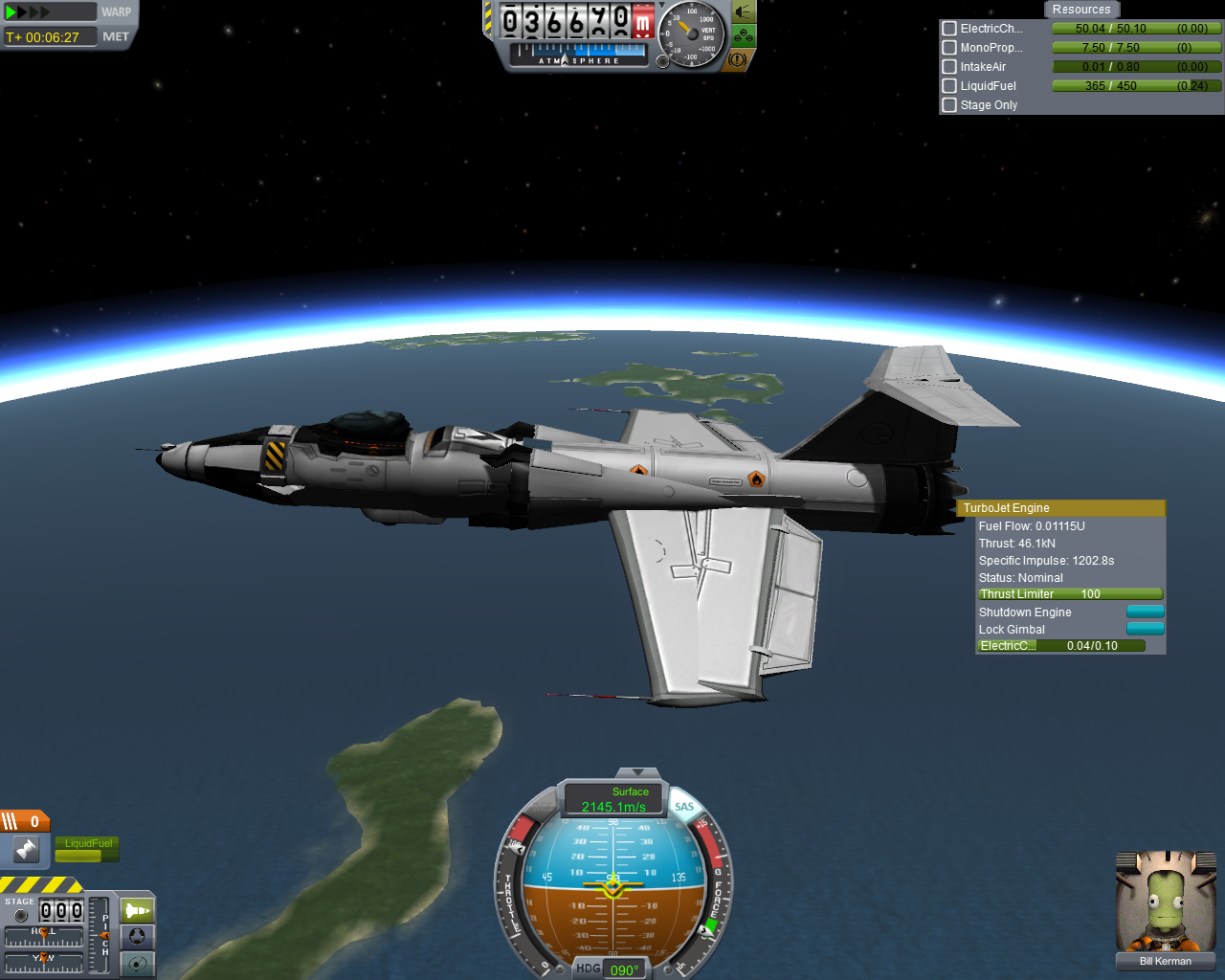The image size is (1225, 980).
Task: Select the staging mode rocket button
Action: pos(138,910)
